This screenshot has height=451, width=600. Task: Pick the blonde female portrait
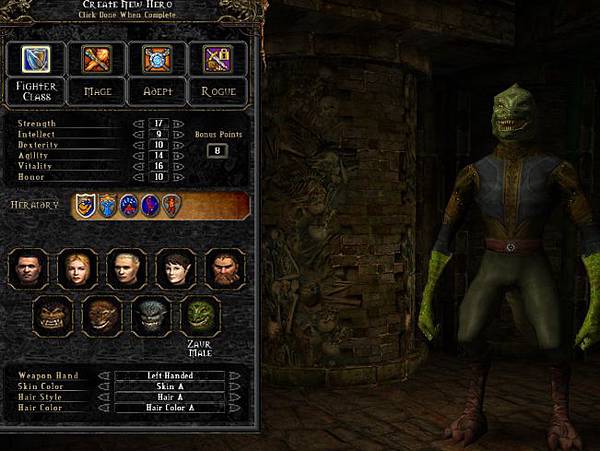pos(78,268)
